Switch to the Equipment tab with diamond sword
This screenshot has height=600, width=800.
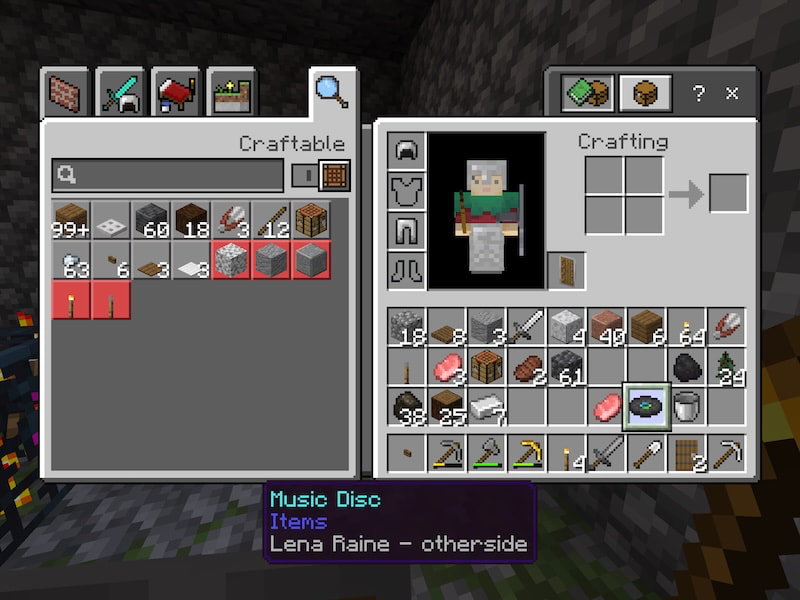tap(122, 94)
